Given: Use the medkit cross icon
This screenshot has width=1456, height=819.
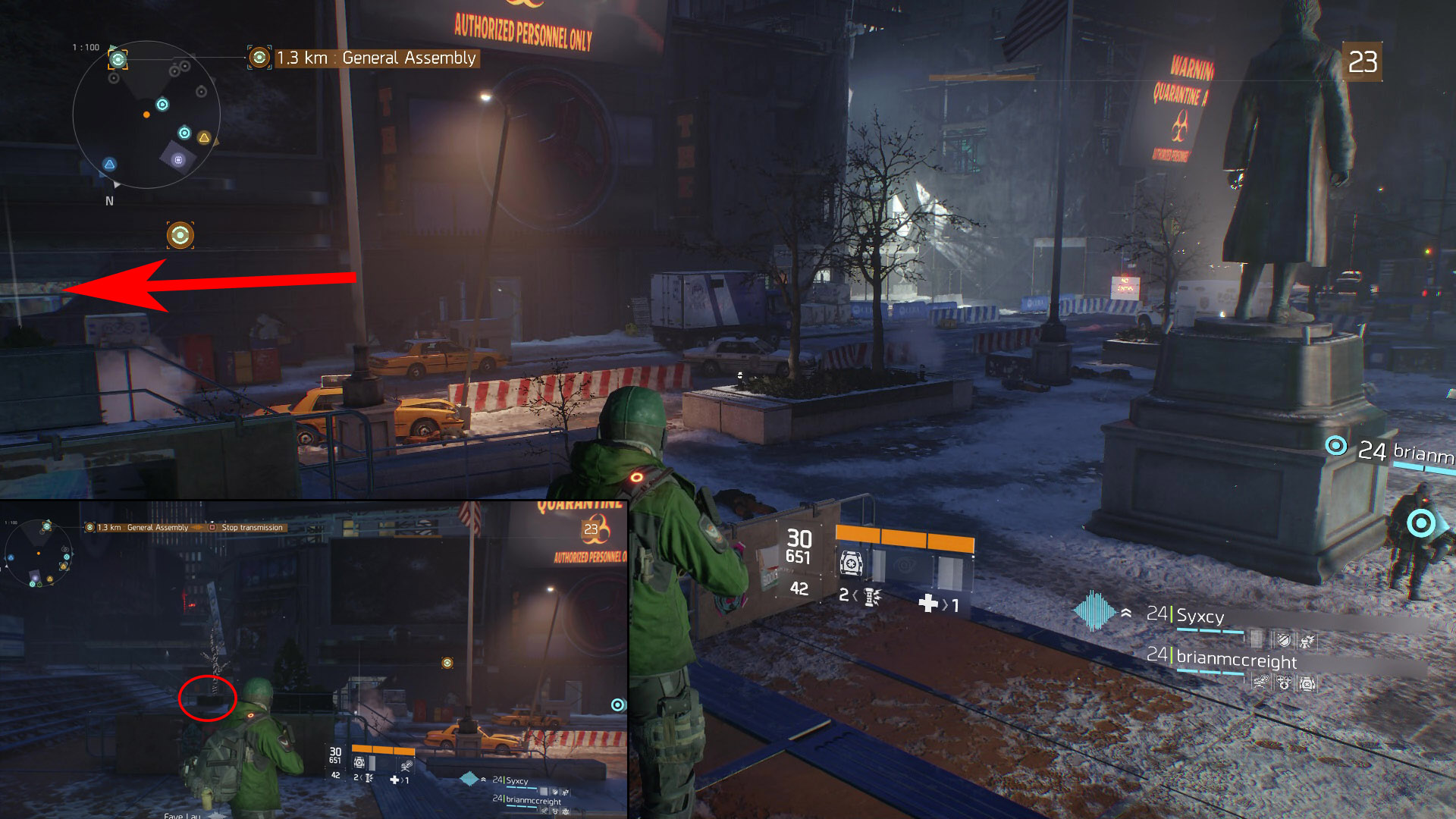Looking at the screenshot, I should pyautogui.click(x=928, y=604).
